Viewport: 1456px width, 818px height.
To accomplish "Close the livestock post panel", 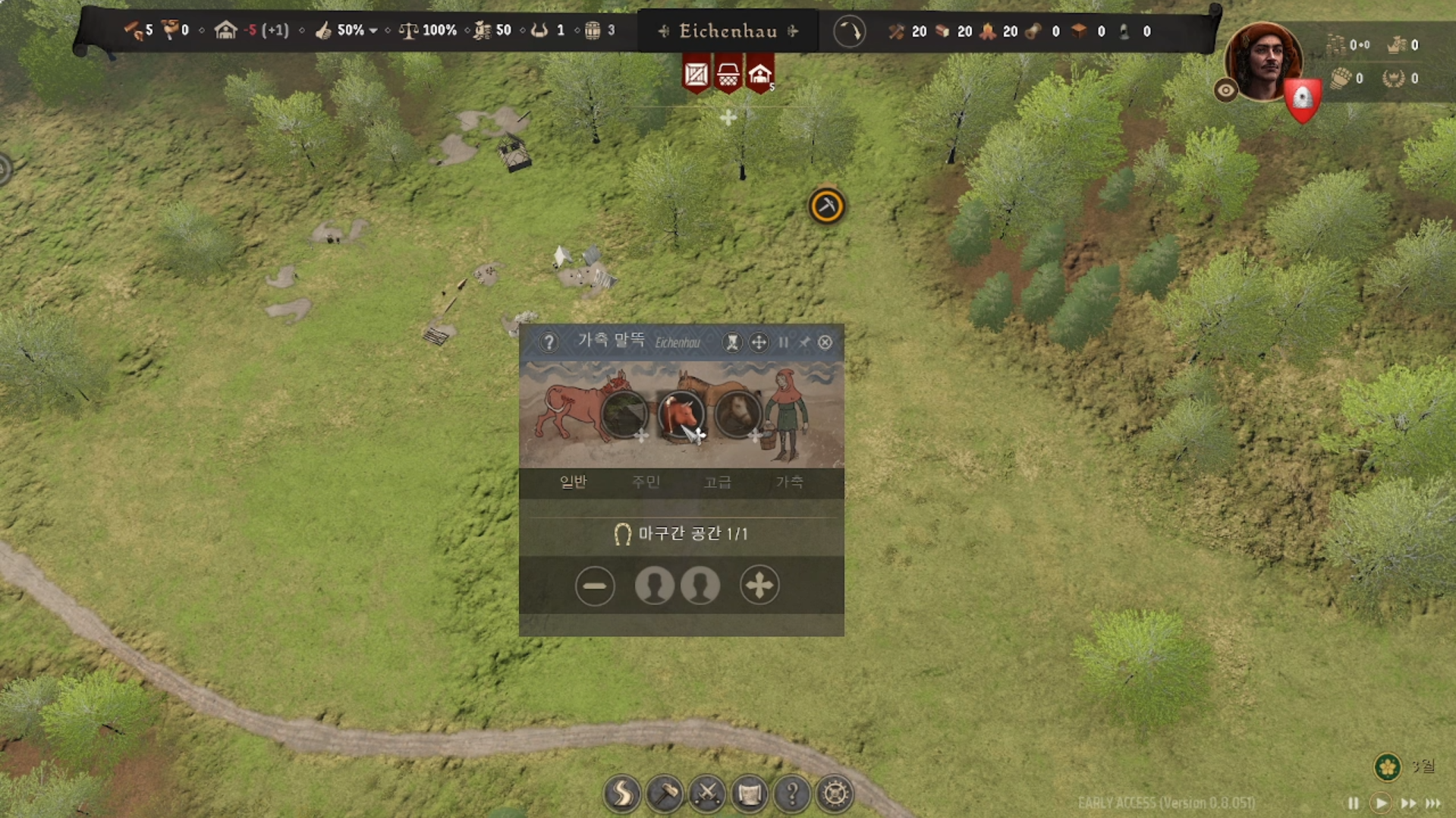I will pos(825,342).
